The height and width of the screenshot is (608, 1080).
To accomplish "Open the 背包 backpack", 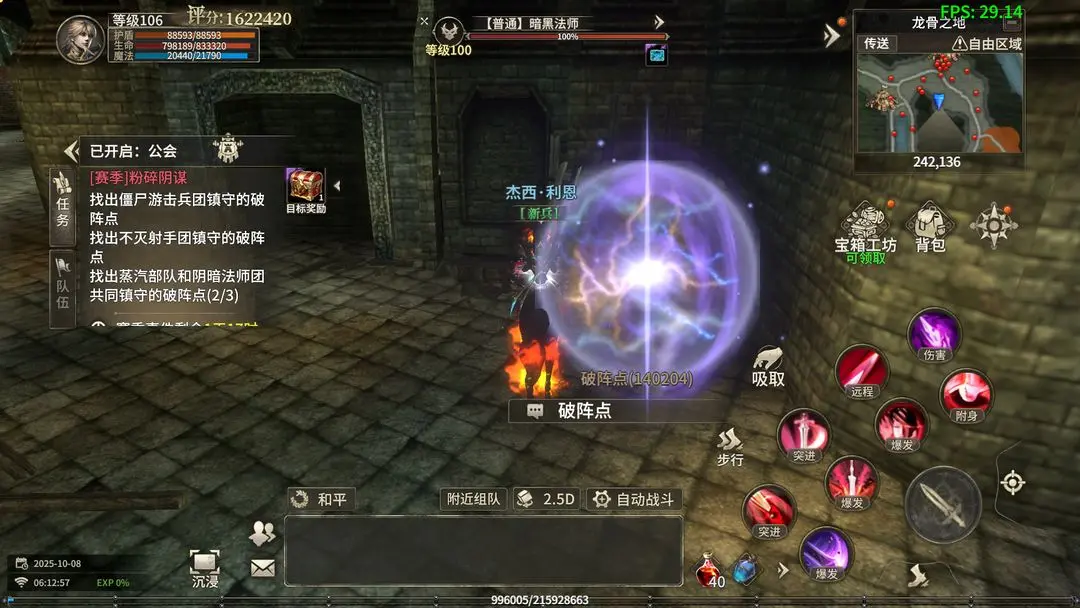I will pyautogui.click(x=930, y=229).
